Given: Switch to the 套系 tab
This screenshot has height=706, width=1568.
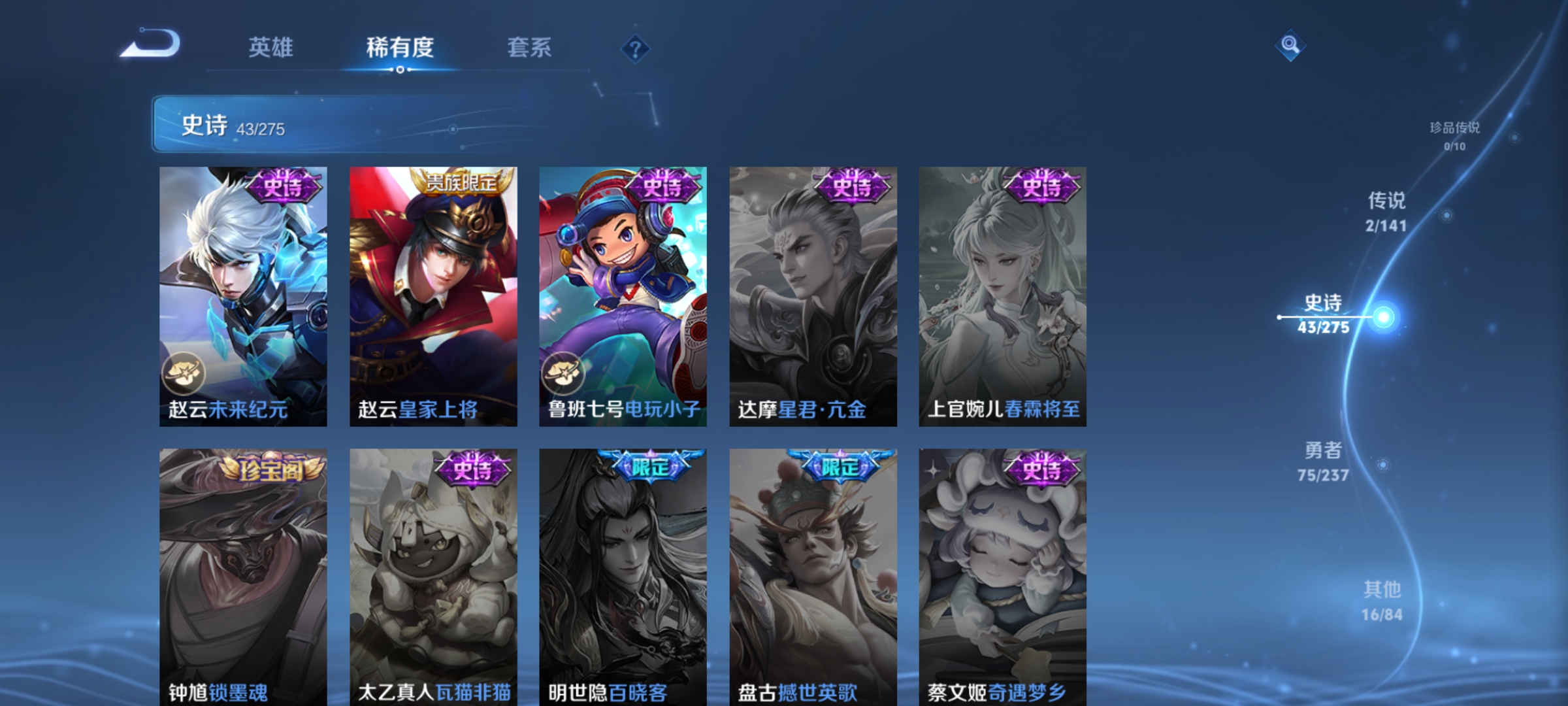Looking at the screenshot, I should click(530, 47).
